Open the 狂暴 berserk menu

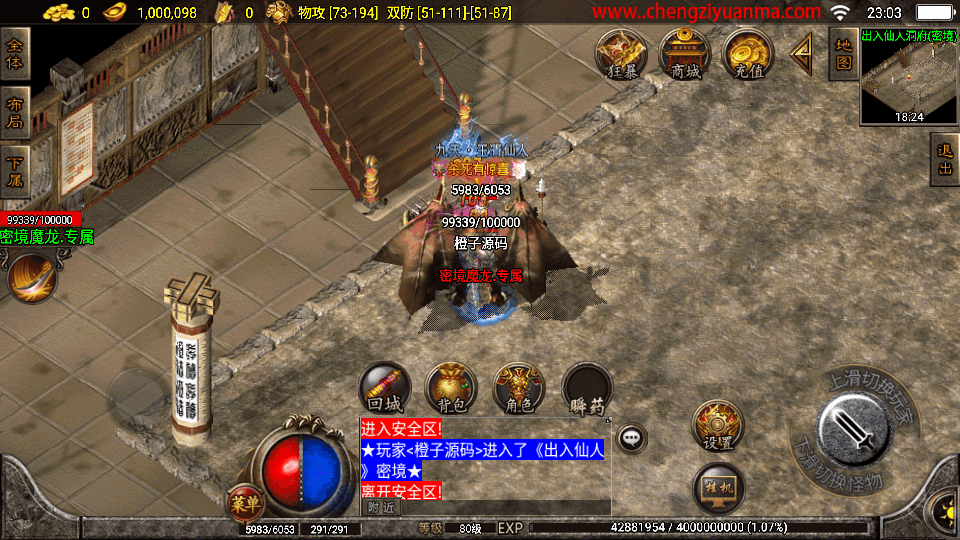[x=622, y=54]
